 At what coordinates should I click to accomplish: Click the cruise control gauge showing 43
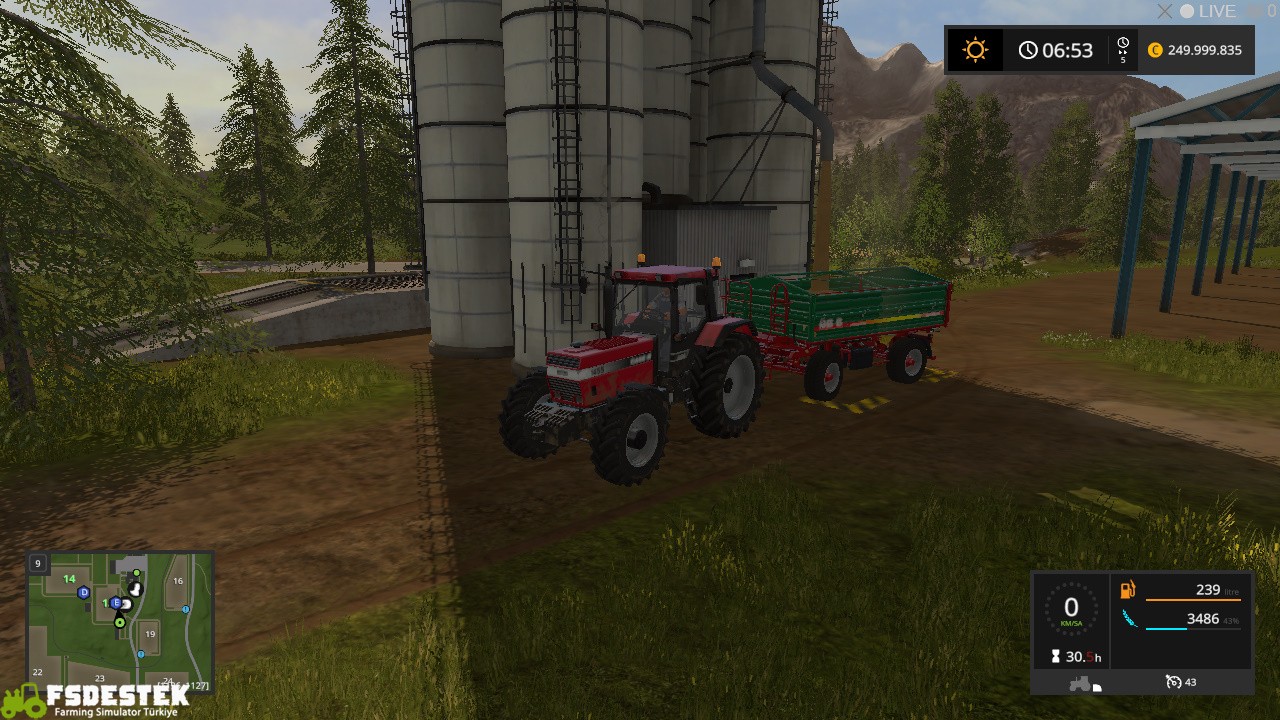(1176, 681)
